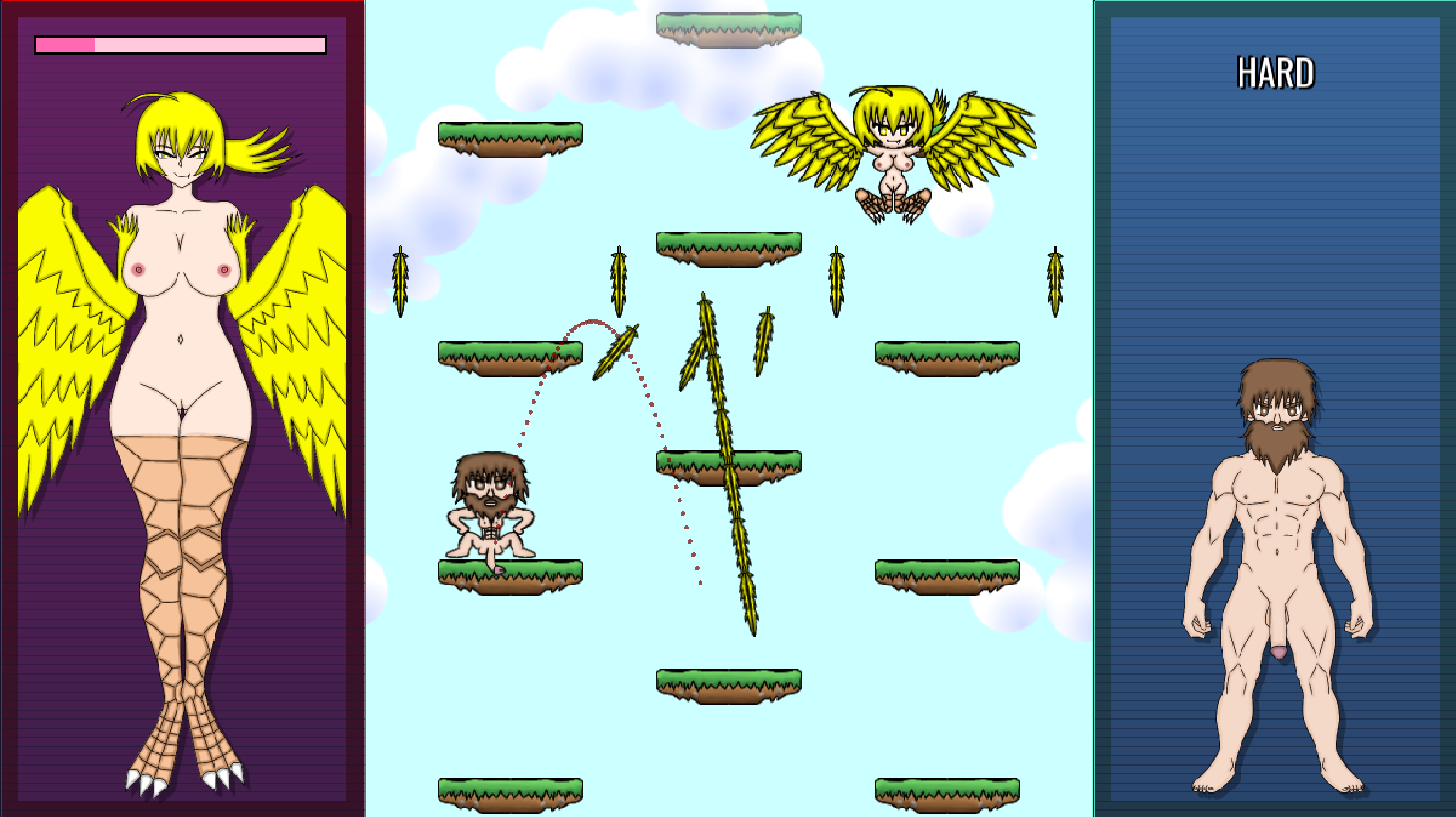Select the feather projectile near the left edge
This screenshot has width=1456, height=817.
coord(400,280)
